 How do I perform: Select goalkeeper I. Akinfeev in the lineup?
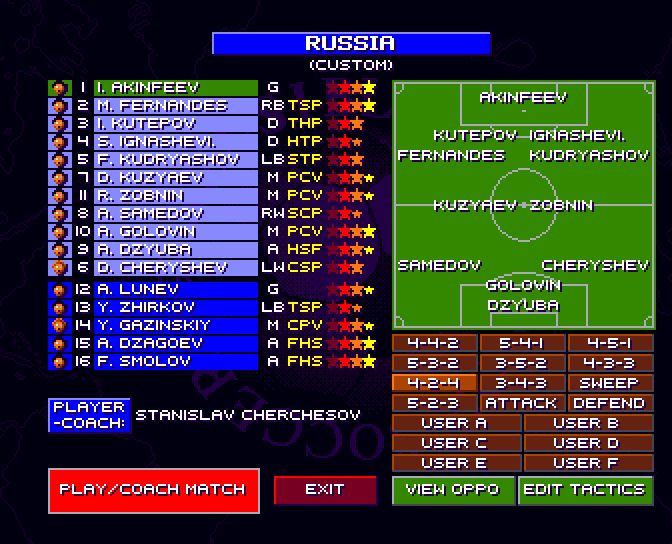click(x=175, y=88)
